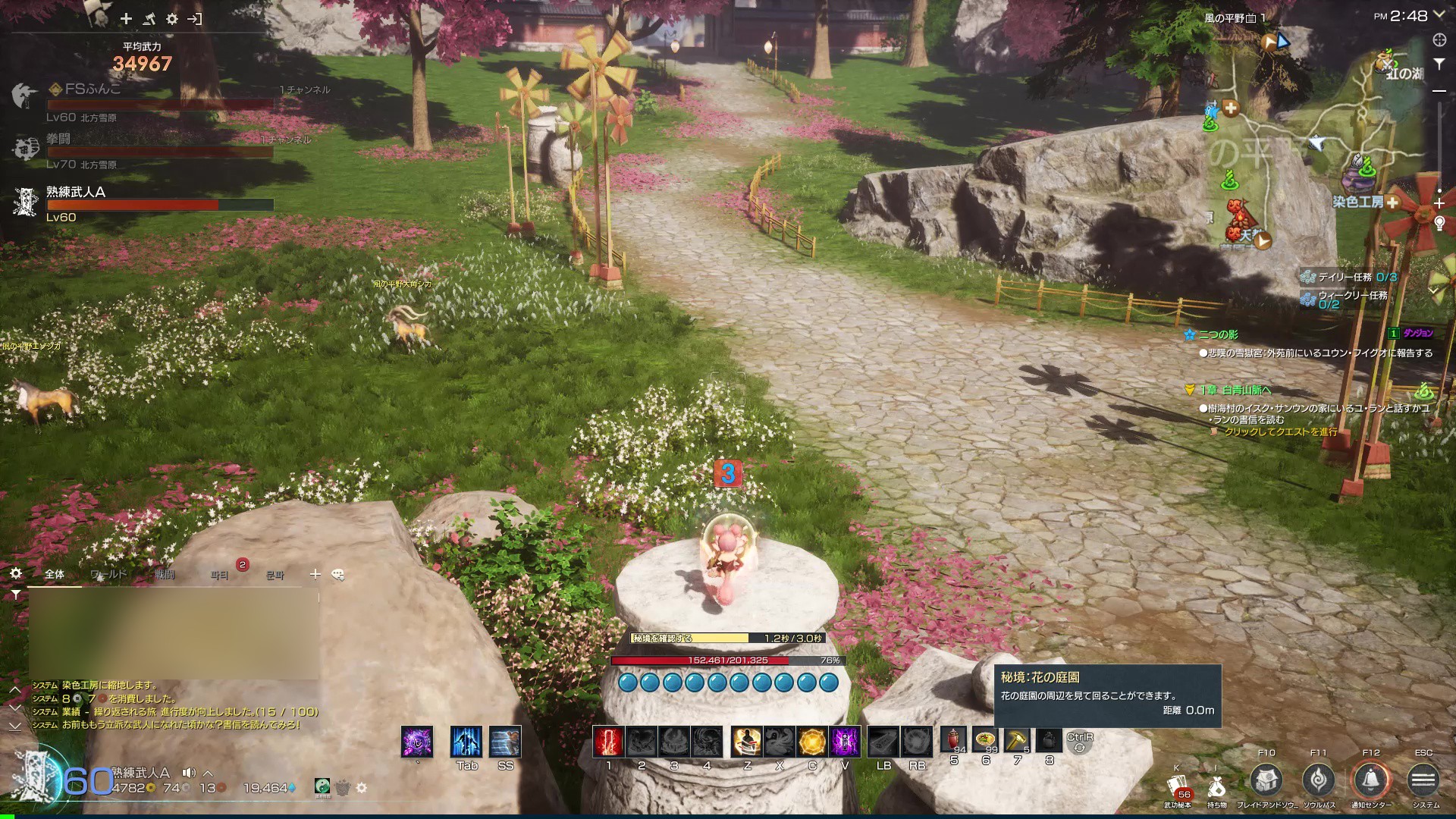This screenshot has height=819, width=1456.
Task: Use the golden repair hammer item
Action: coord(1017,739)
